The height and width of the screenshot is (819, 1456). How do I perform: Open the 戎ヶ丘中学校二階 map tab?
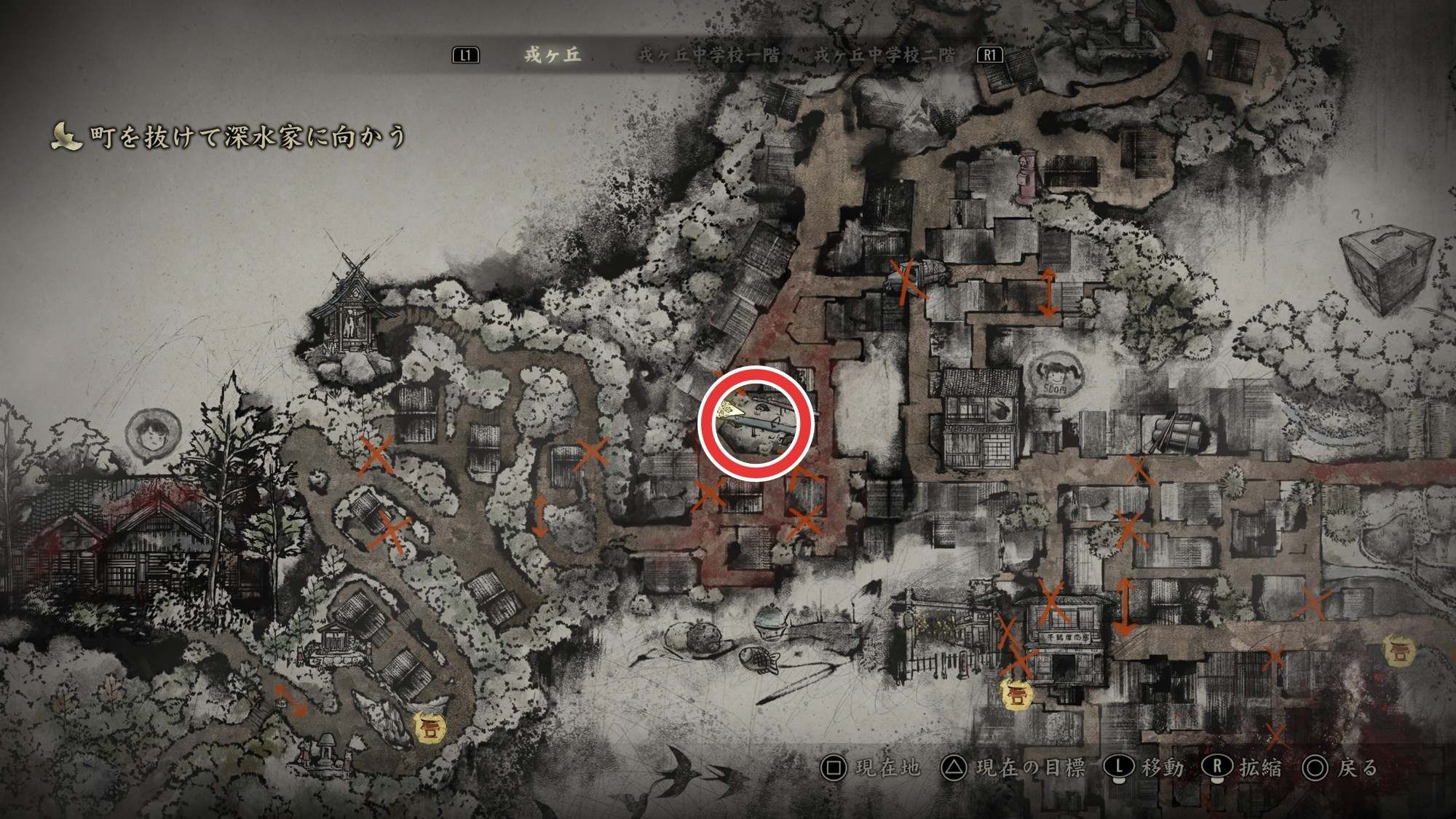coord(884,55)
